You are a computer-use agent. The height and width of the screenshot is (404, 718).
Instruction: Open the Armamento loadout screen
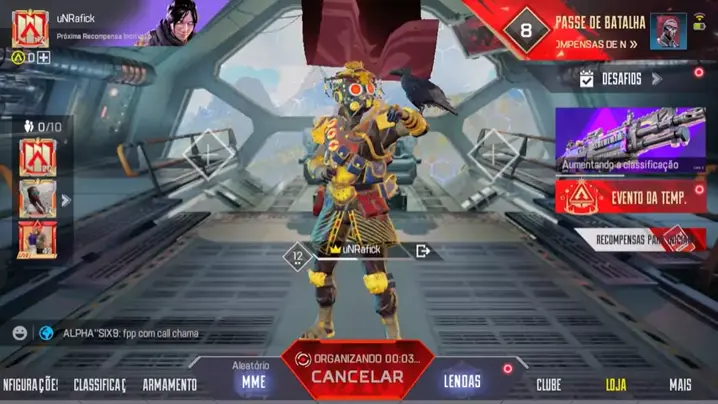click(169, 384)
